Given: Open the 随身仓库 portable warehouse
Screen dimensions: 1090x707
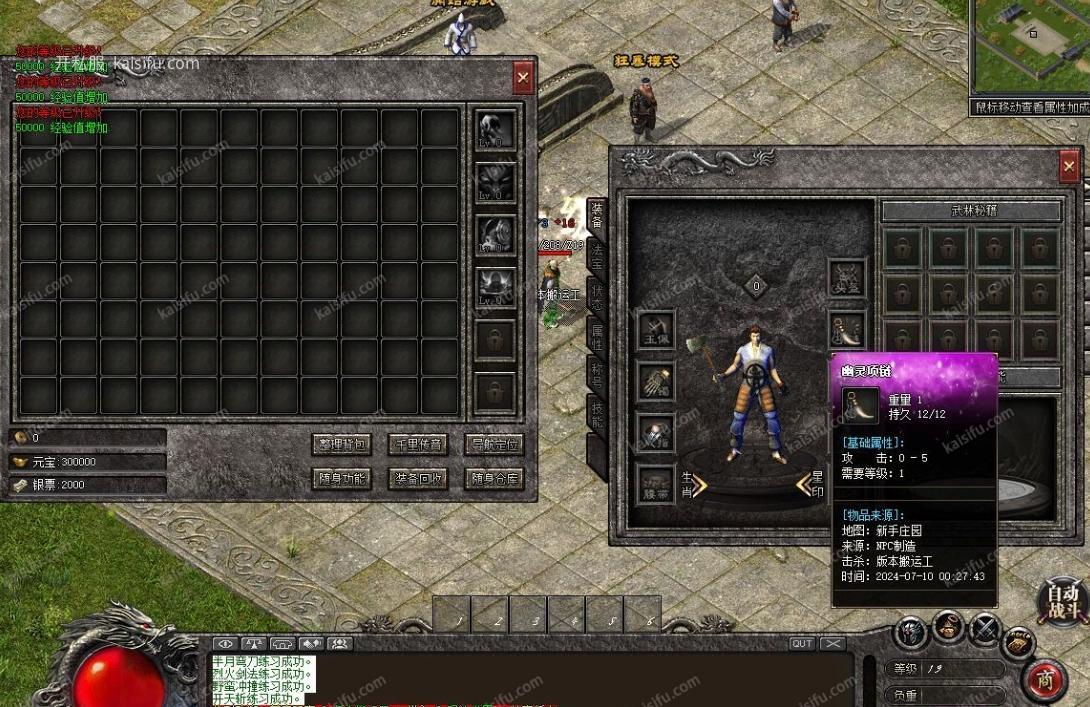Looking at the screenshot, I should pos(495,478).
